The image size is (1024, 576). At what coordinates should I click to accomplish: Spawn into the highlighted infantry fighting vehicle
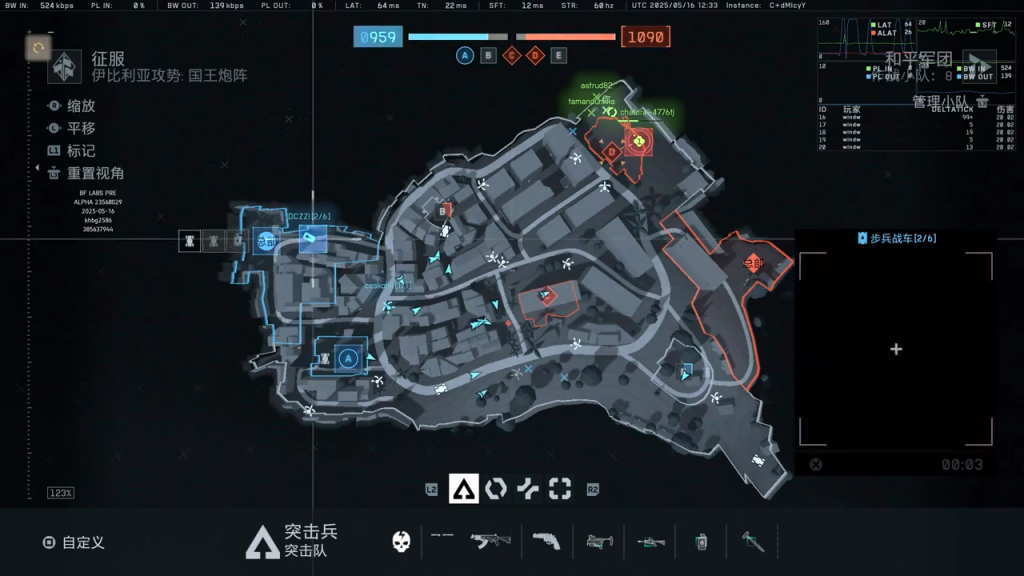coord(312,238)
